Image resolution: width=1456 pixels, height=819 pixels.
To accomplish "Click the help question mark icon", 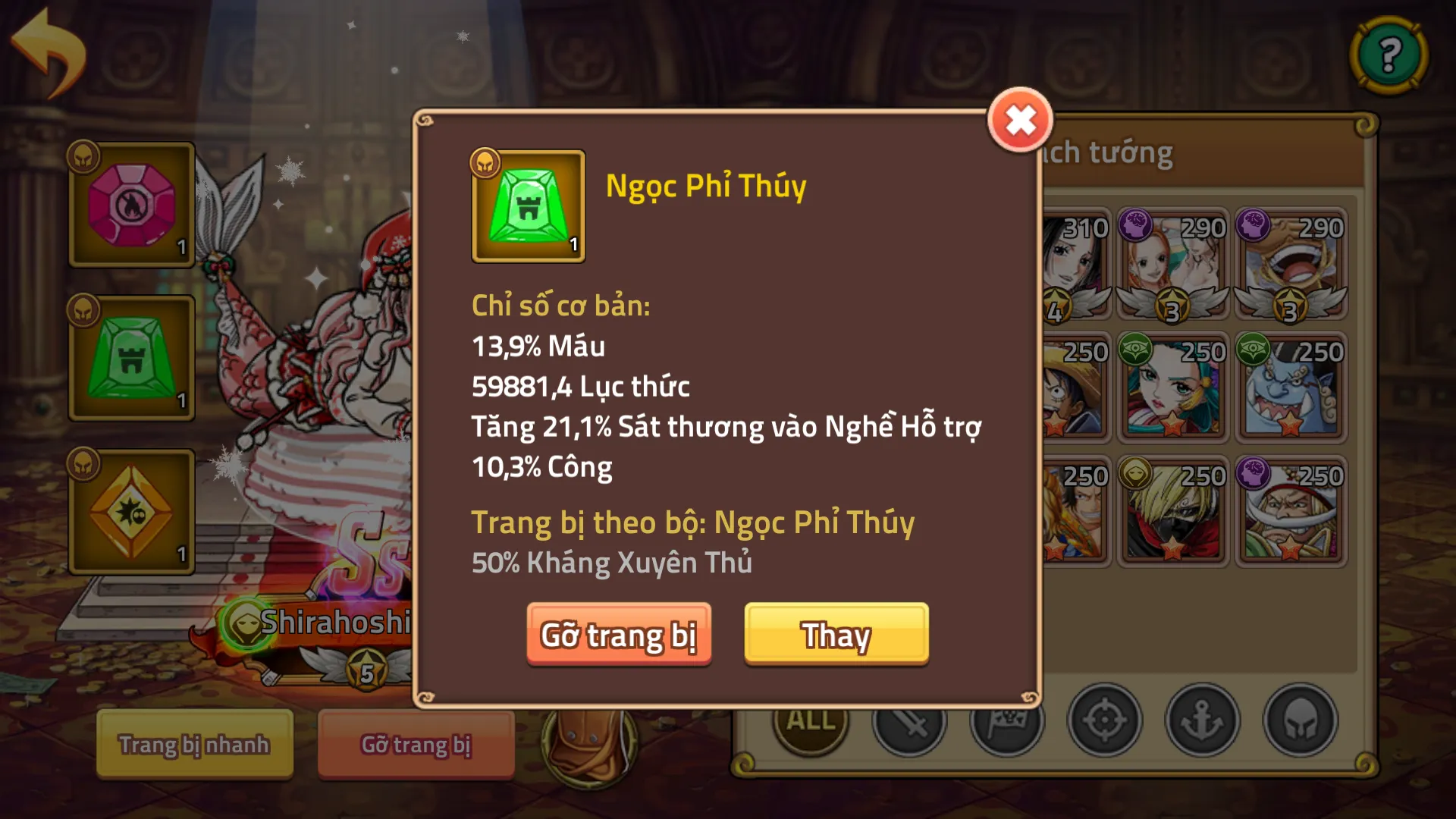I will [x=1388, y=55].
